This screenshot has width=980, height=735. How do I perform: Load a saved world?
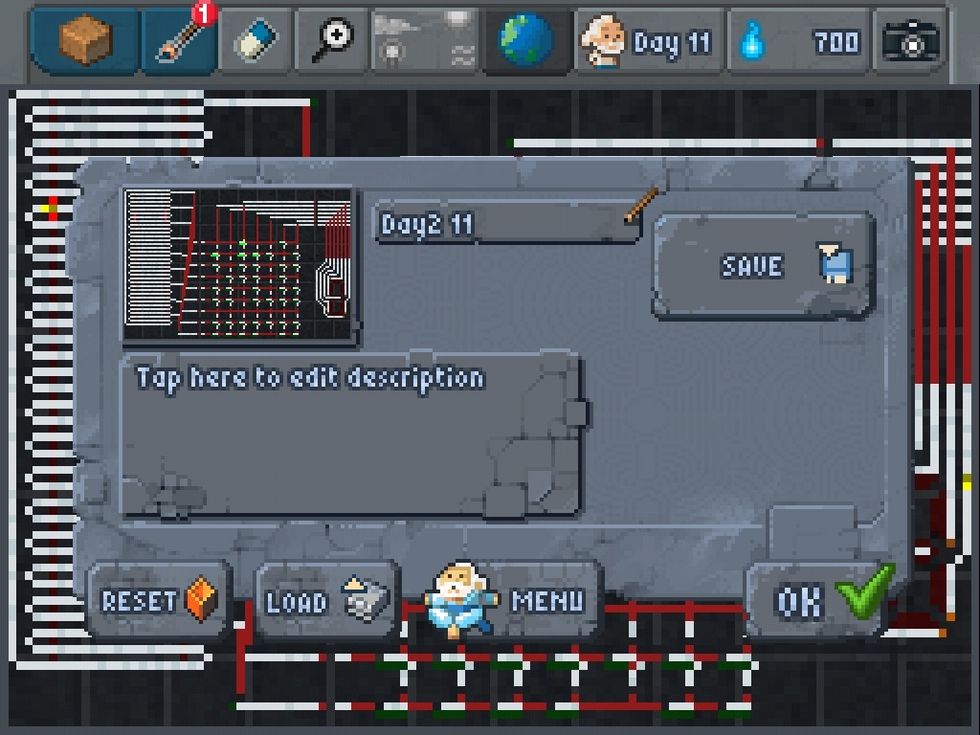327,601
